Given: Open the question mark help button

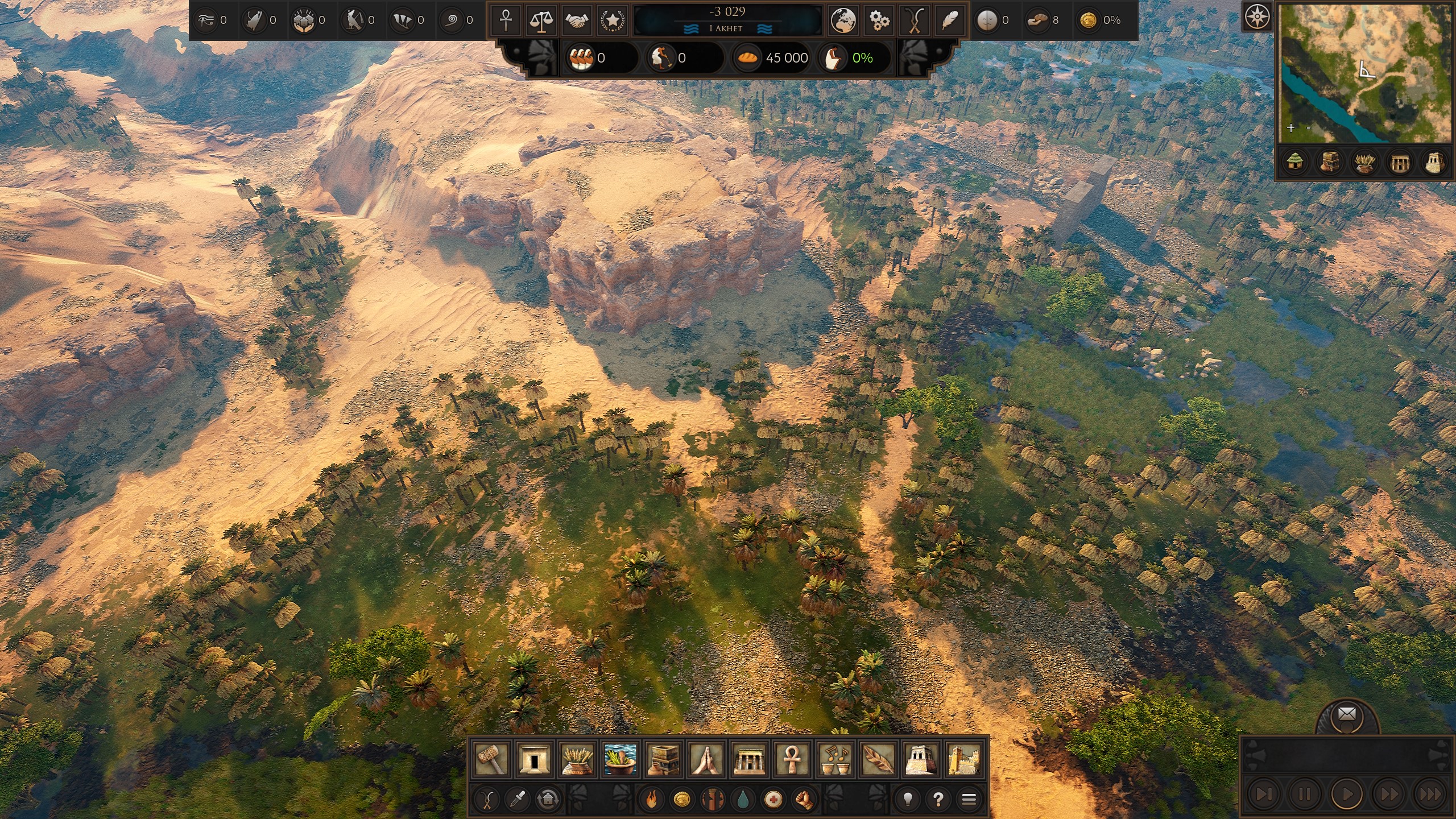Looking at the screenshot, I should 938,800.
